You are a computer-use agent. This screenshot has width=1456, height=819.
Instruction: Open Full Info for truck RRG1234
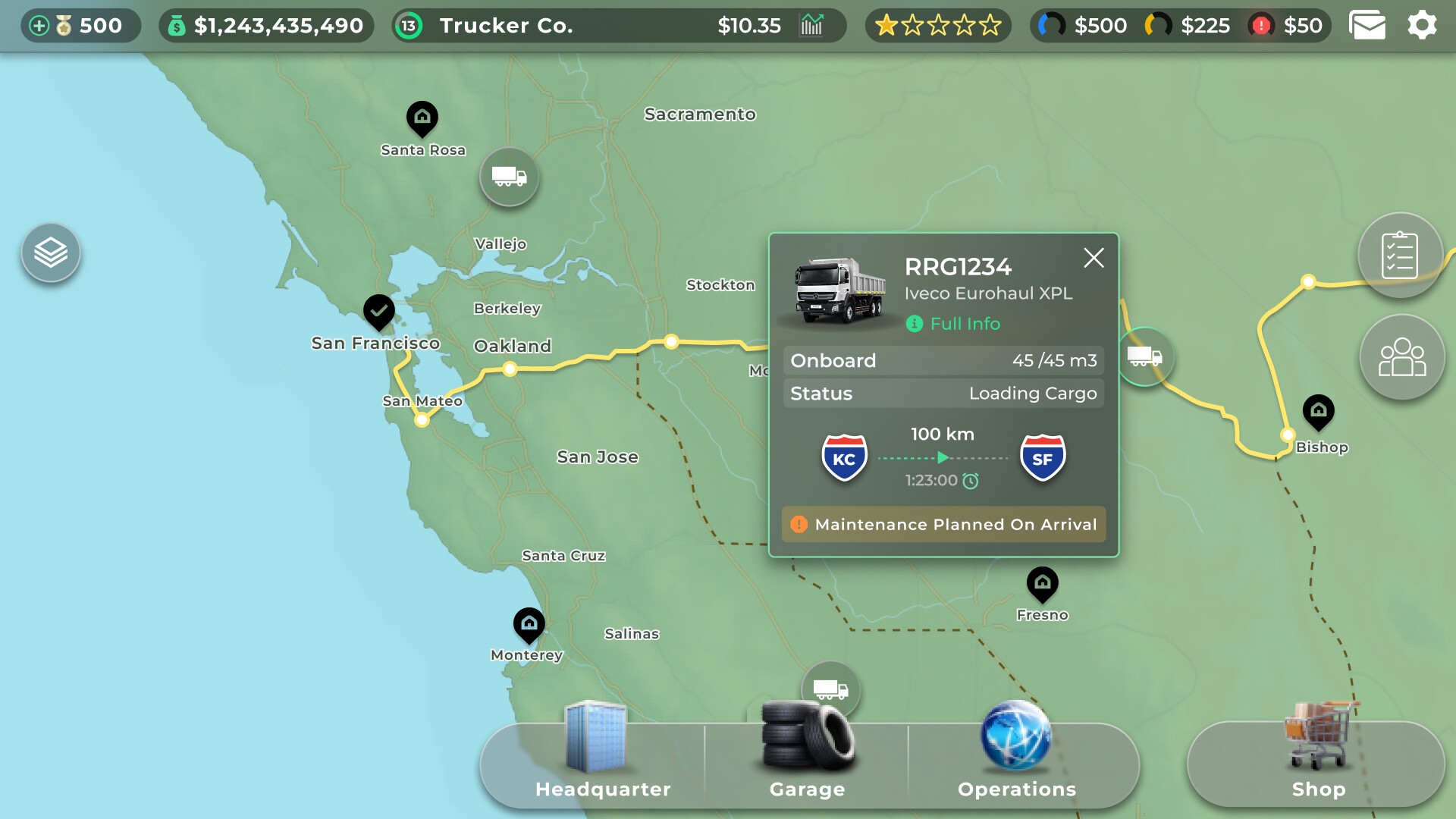click(x=953, y=324)
